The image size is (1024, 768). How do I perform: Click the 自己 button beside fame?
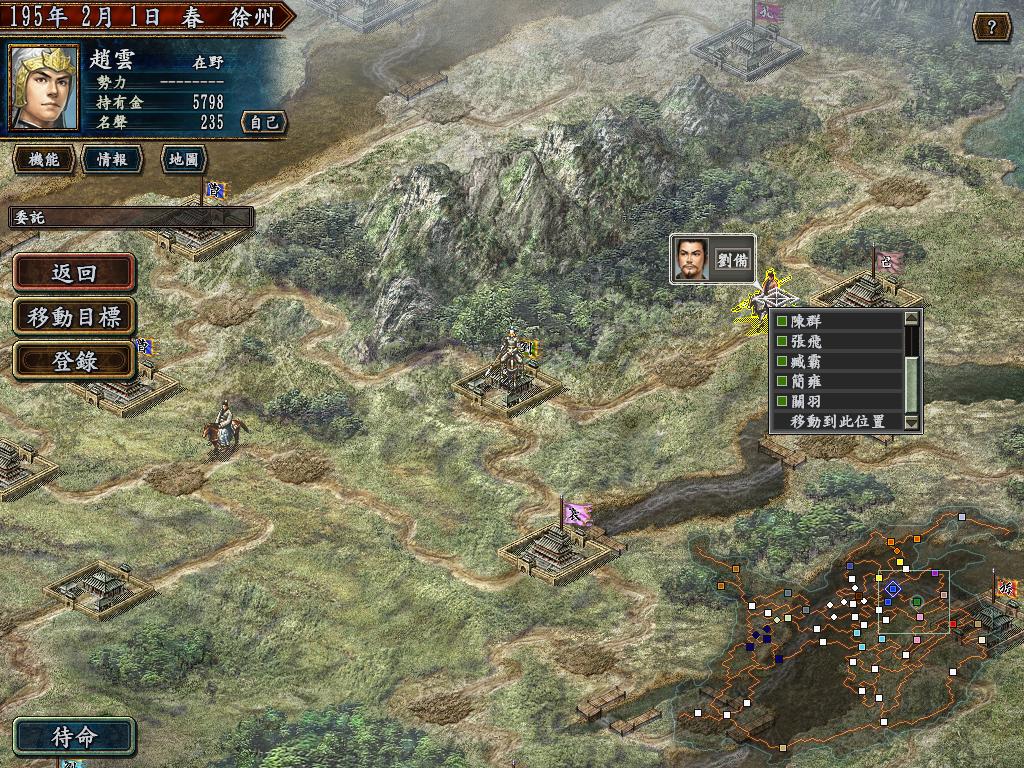click(264, 123)
